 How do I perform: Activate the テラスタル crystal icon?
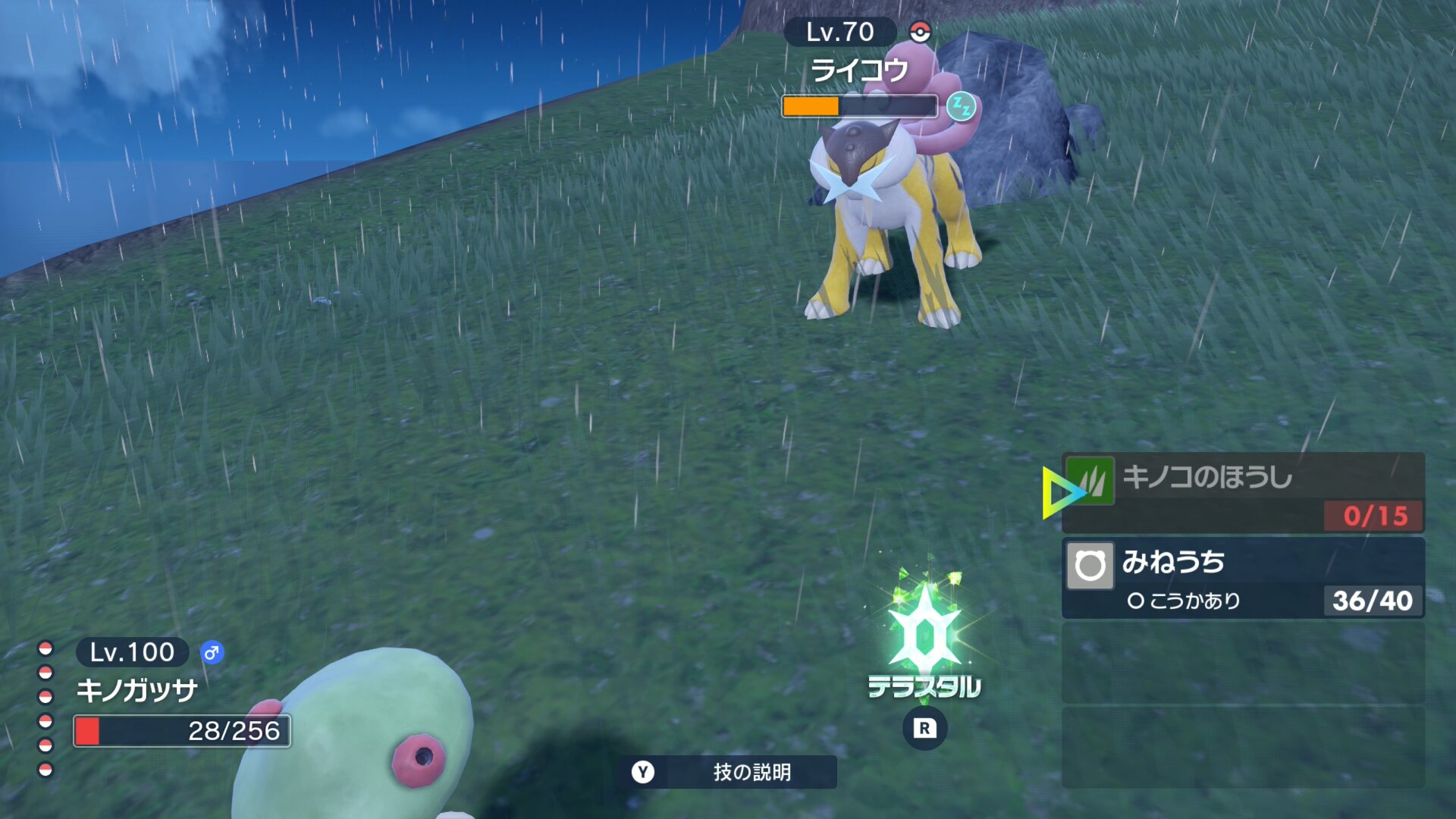[924, 634]
